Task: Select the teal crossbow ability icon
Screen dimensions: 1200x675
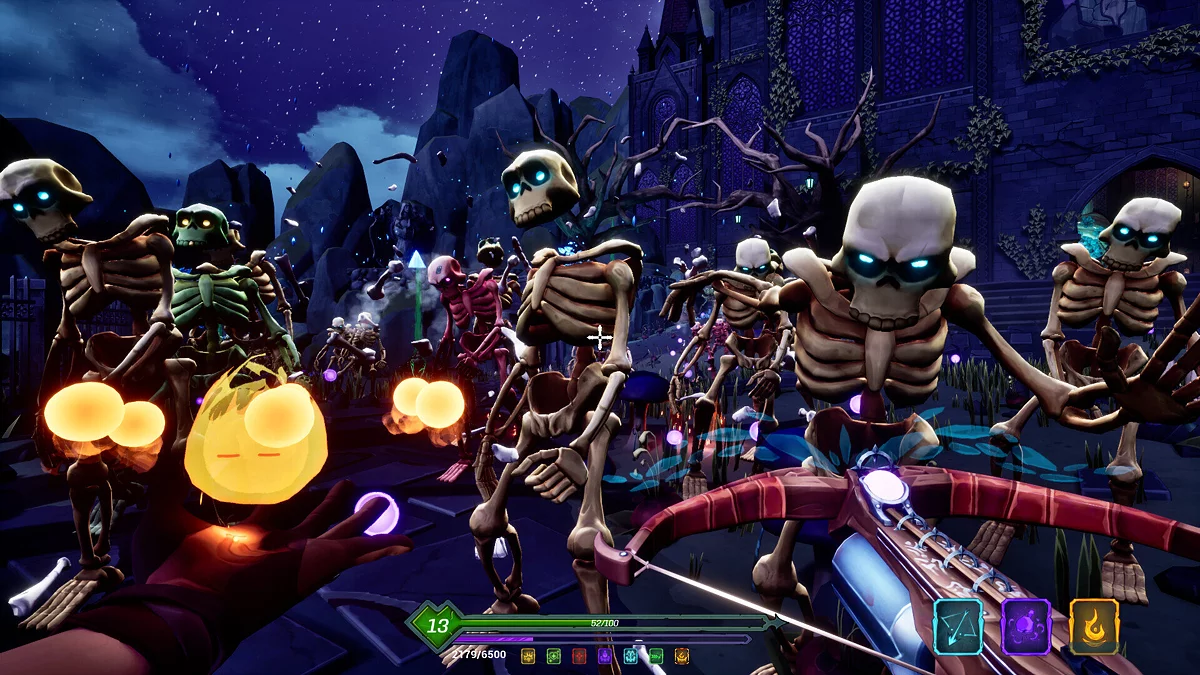Action: (957, 625)
